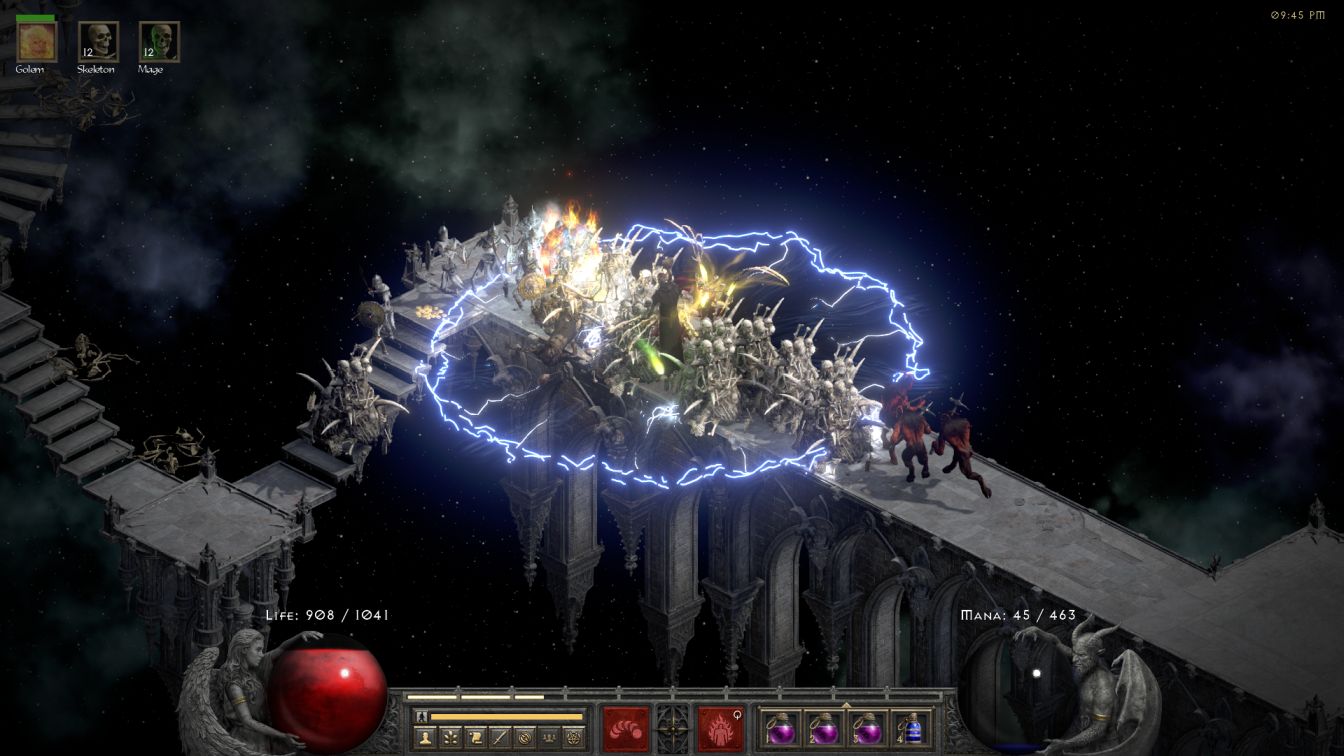
Task: Select the right burning figure skill icon
Action: (720, 728)
